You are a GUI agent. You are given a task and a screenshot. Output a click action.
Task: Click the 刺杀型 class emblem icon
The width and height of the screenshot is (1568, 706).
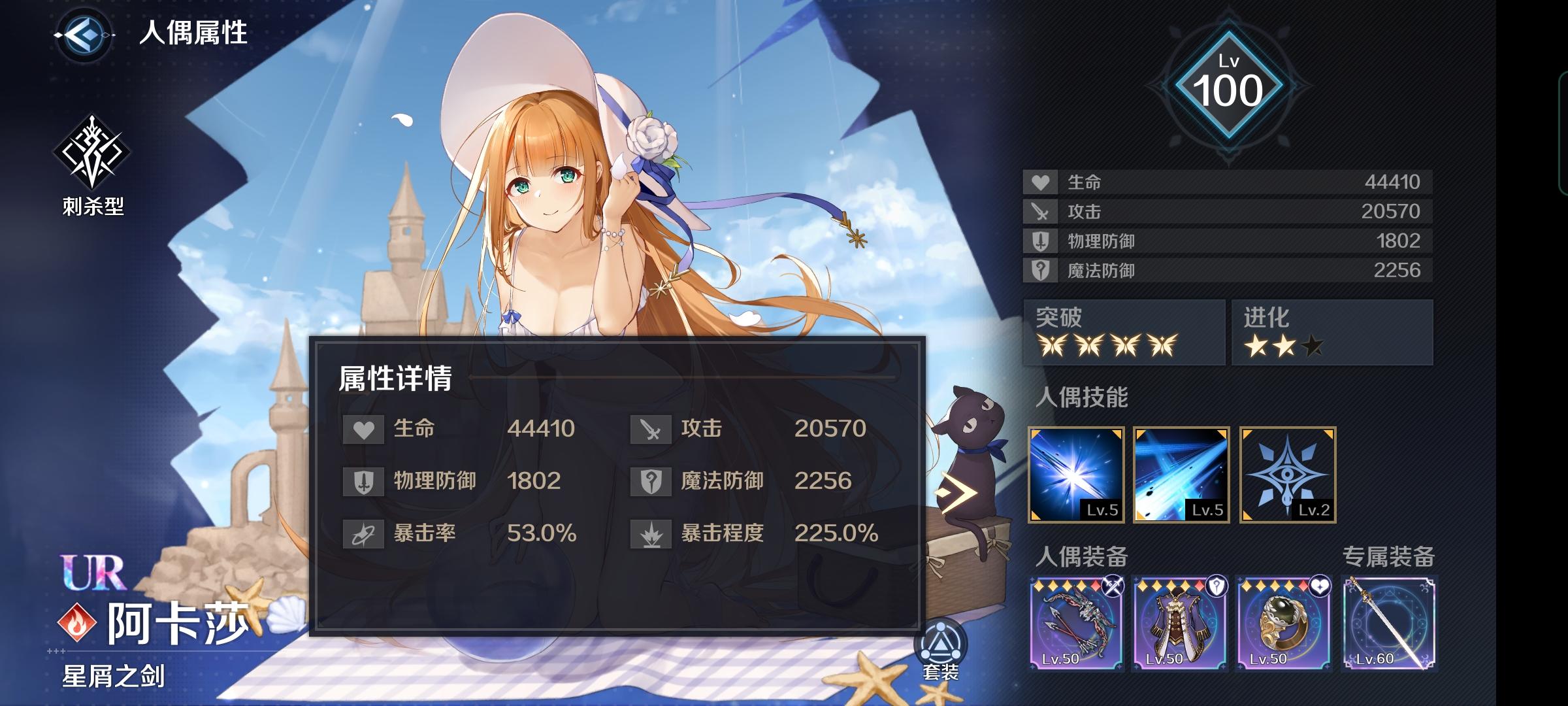coord(91,149)
